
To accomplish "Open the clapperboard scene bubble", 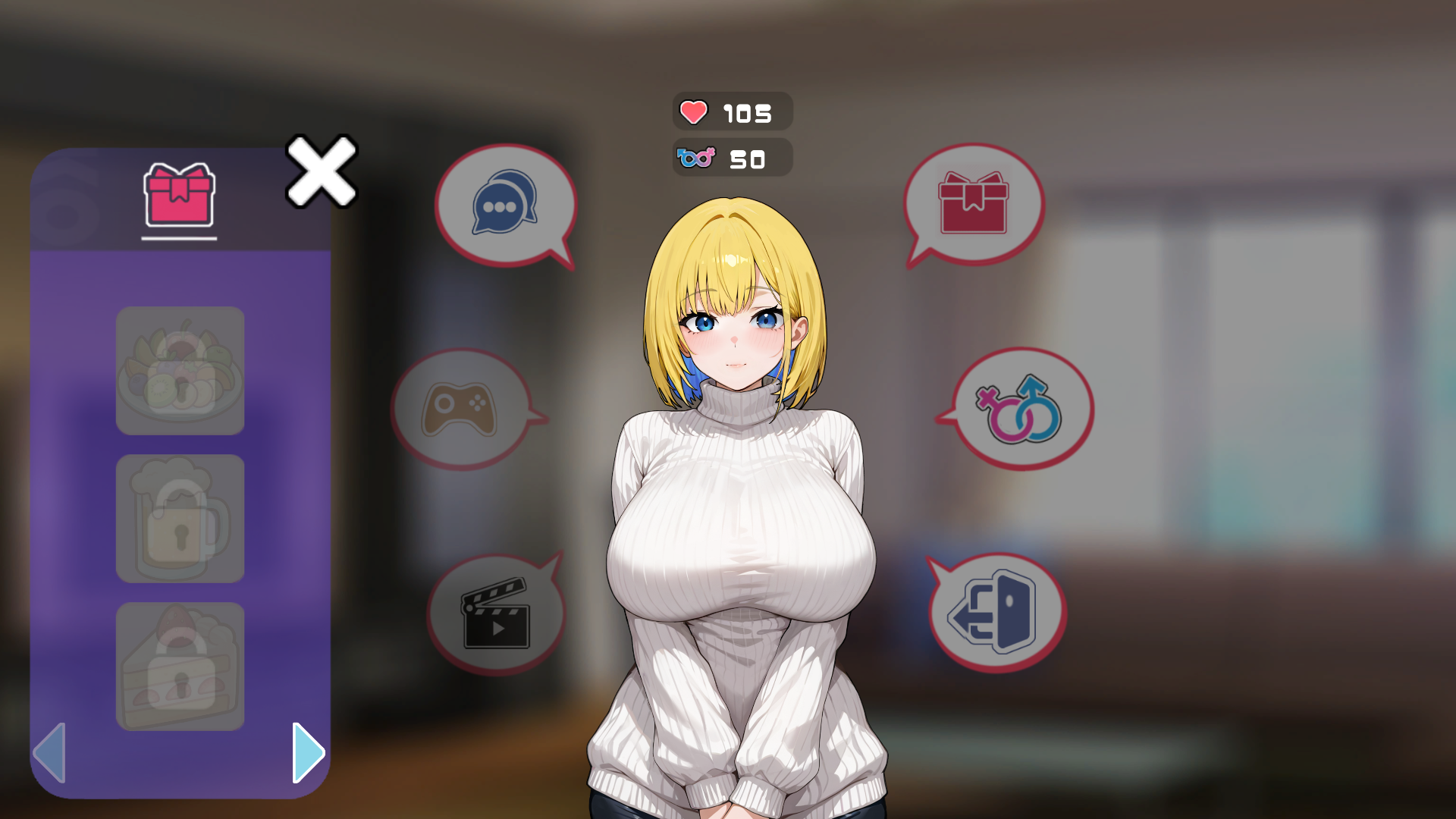I will pos(496,613).
